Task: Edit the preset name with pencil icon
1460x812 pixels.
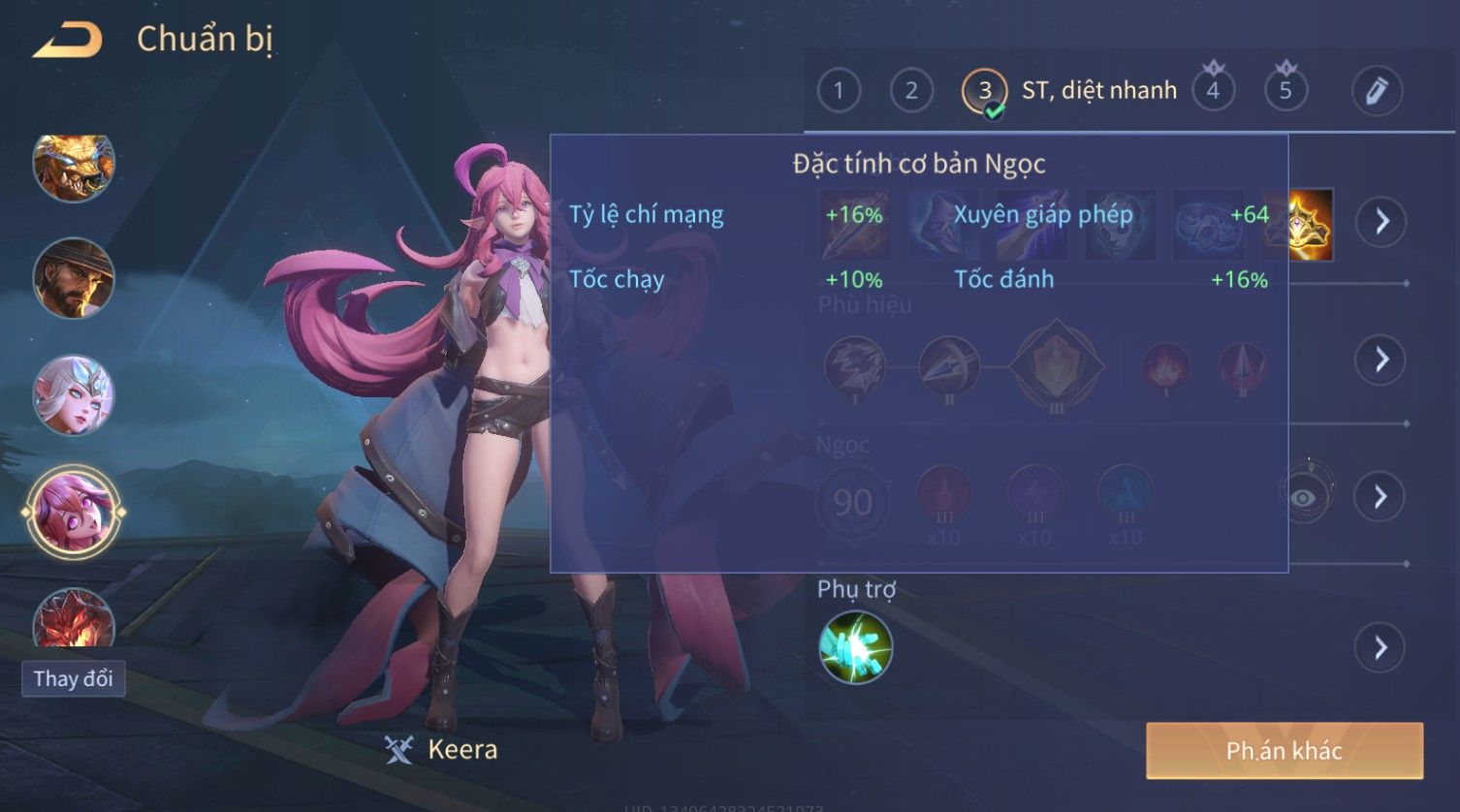Action: [x=1377, y=91]
